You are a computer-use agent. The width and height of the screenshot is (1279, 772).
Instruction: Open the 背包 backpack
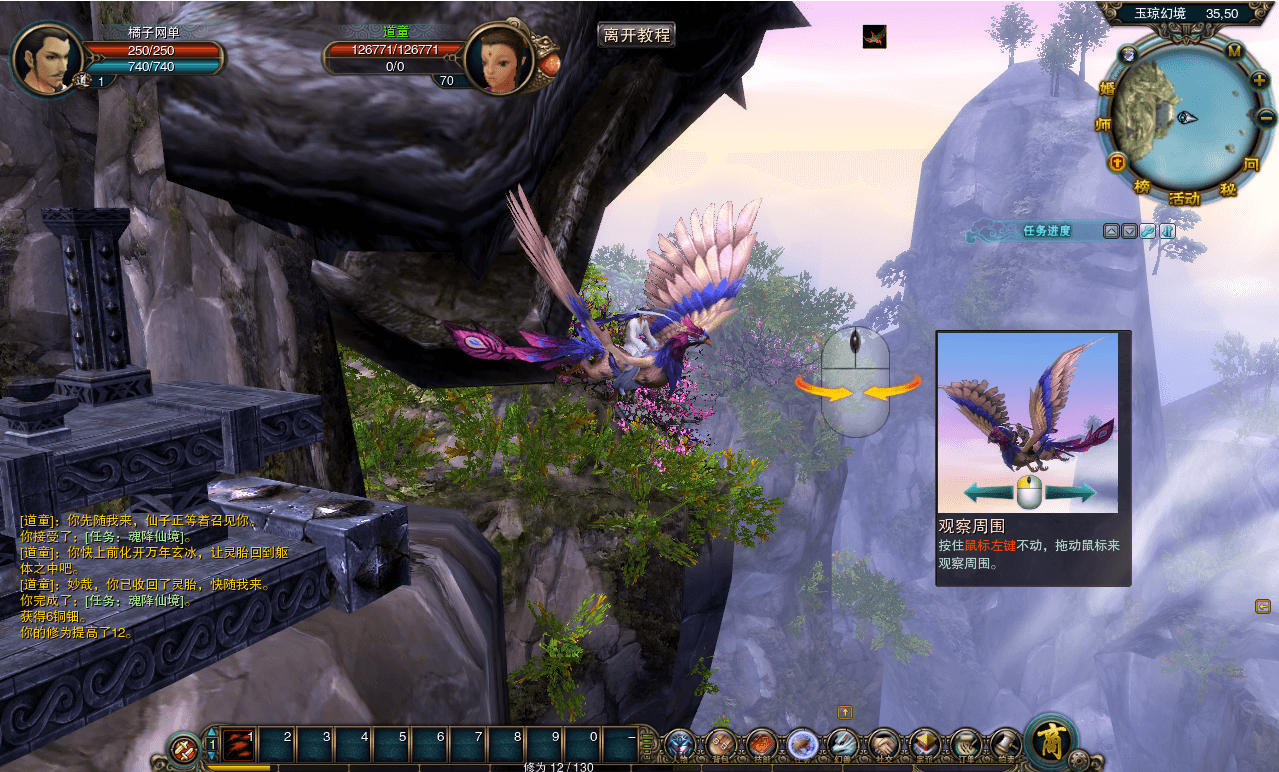pyautogui.click(x=721, y=744)
